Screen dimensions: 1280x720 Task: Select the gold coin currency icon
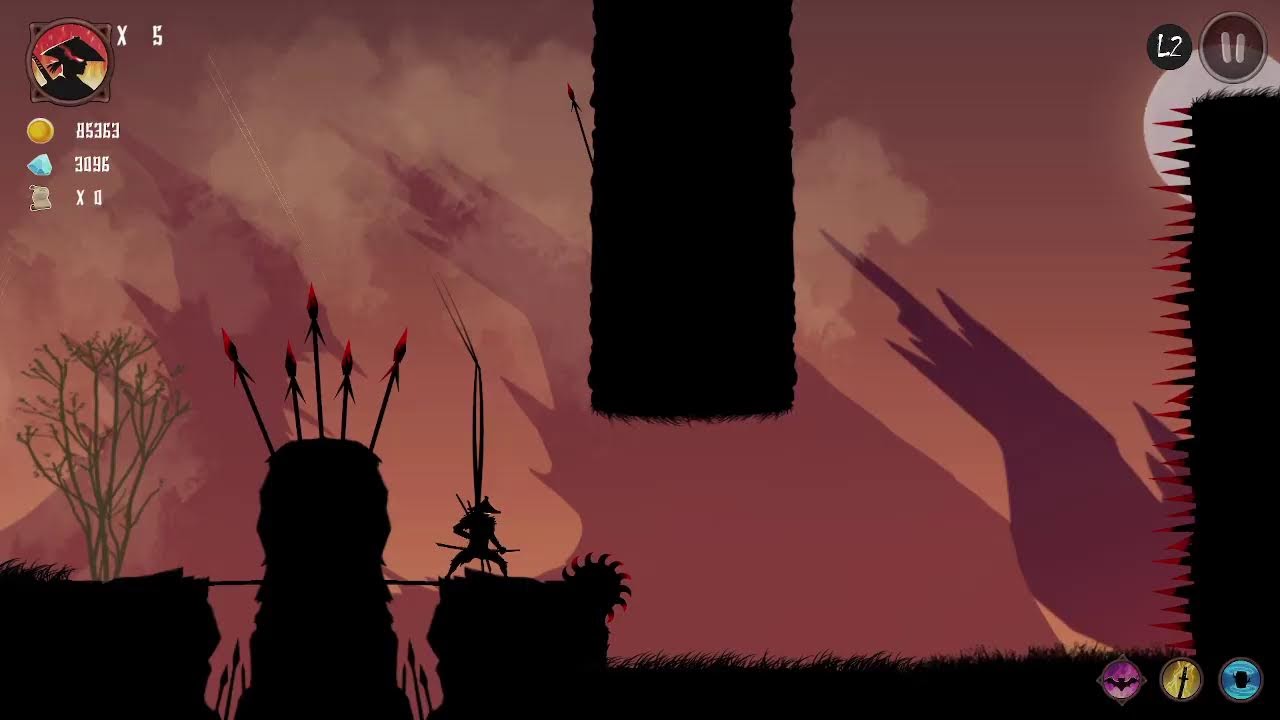tap(40, 131)
